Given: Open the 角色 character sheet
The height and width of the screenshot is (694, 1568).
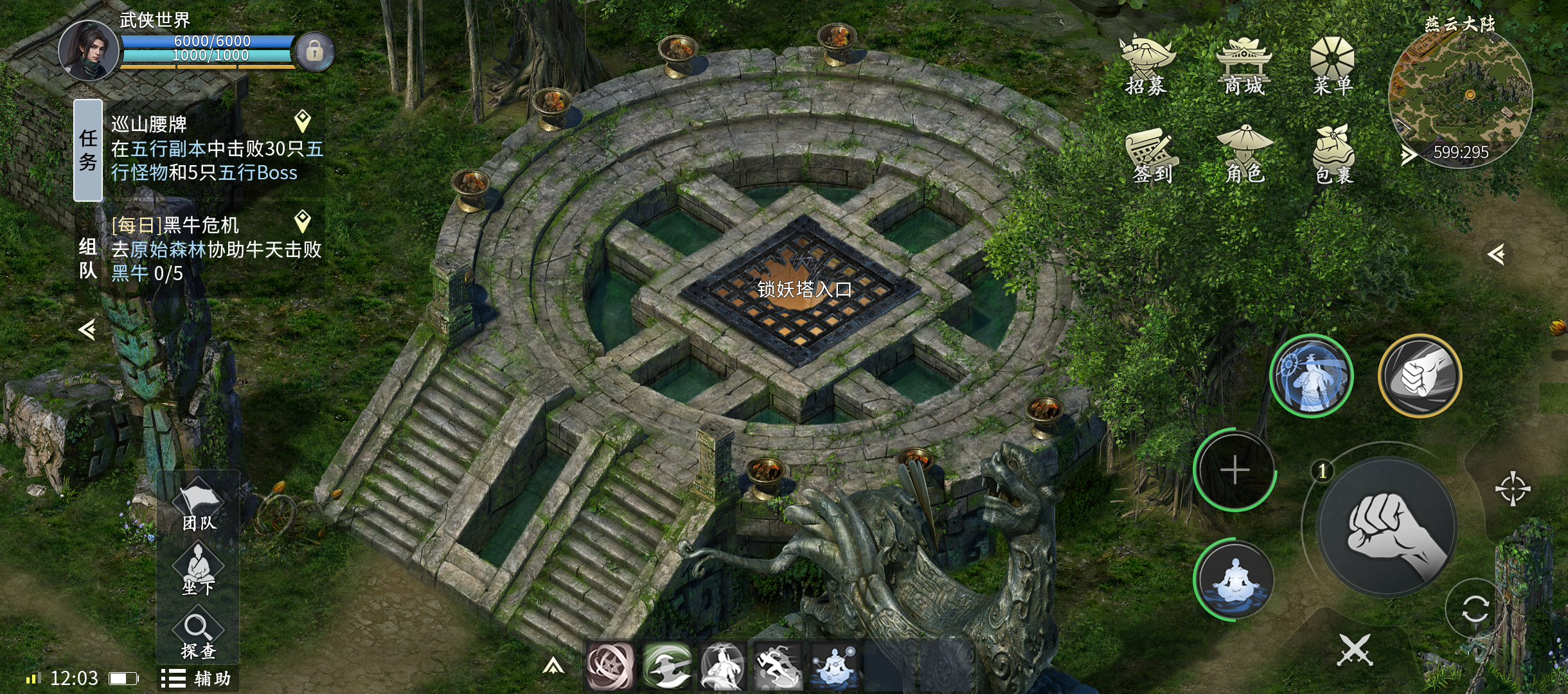Looking at the screenshot, I should (1244, 156).
